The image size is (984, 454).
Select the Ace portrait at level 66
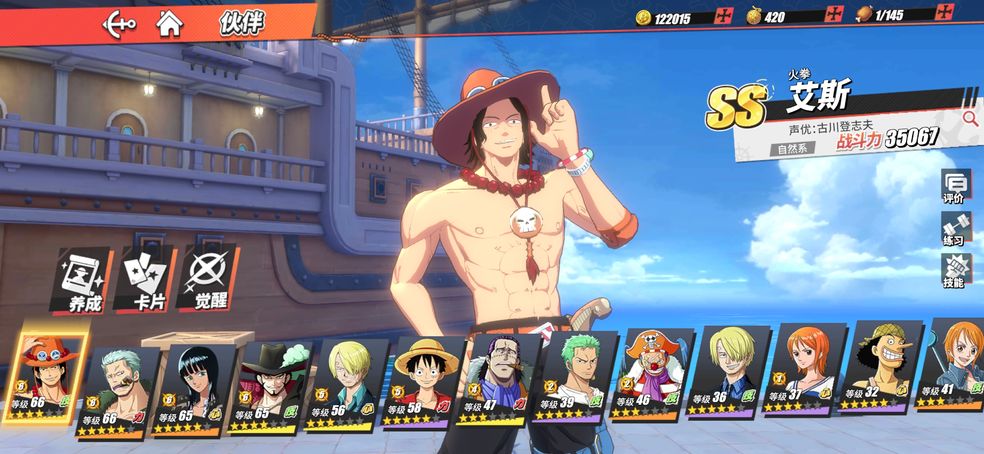tap(47, 376)
